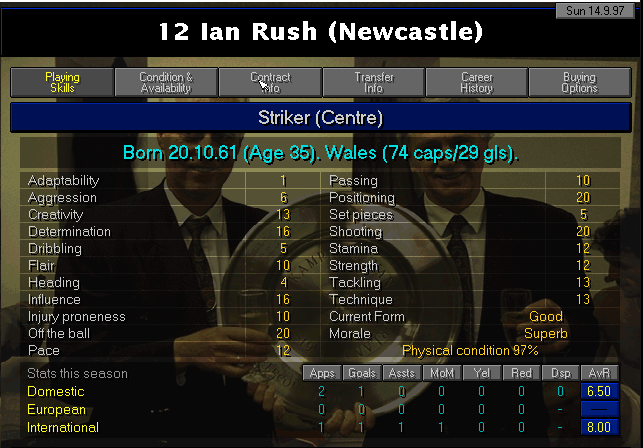Screen dimensions: 643x448
Task: Show the Contract Info tab
Action: [270, 82]
